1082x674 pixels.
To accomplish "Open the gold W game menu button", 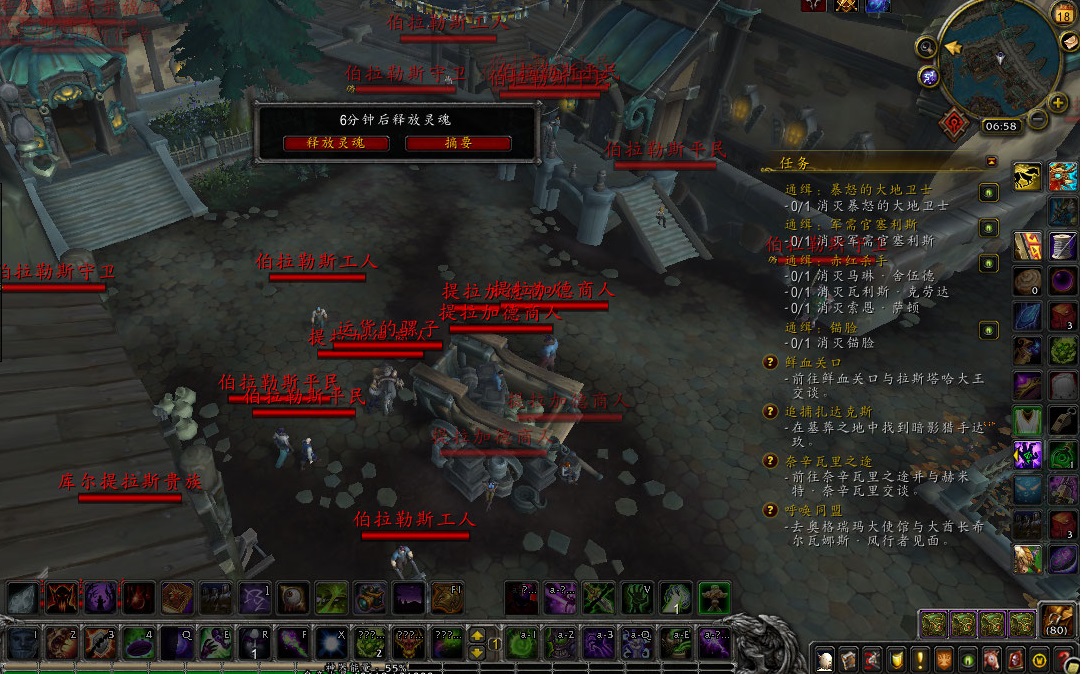I will (x=1040, y=660).
